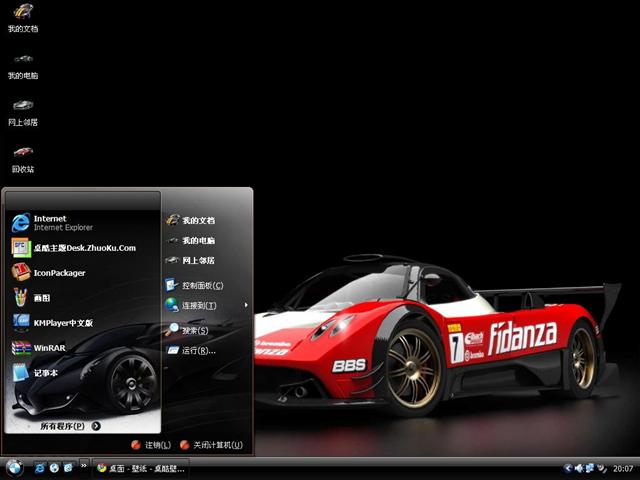Click the Start orb on the taskbar
Viewport: 640px width, 480px height.
(x=15, y=467)
